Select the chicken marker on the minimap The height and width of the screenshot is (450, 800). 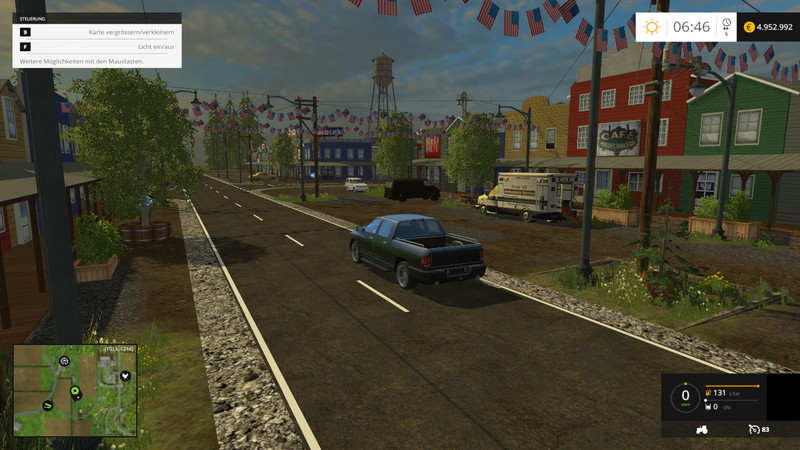pyautogui.click(x=125, y=376)
